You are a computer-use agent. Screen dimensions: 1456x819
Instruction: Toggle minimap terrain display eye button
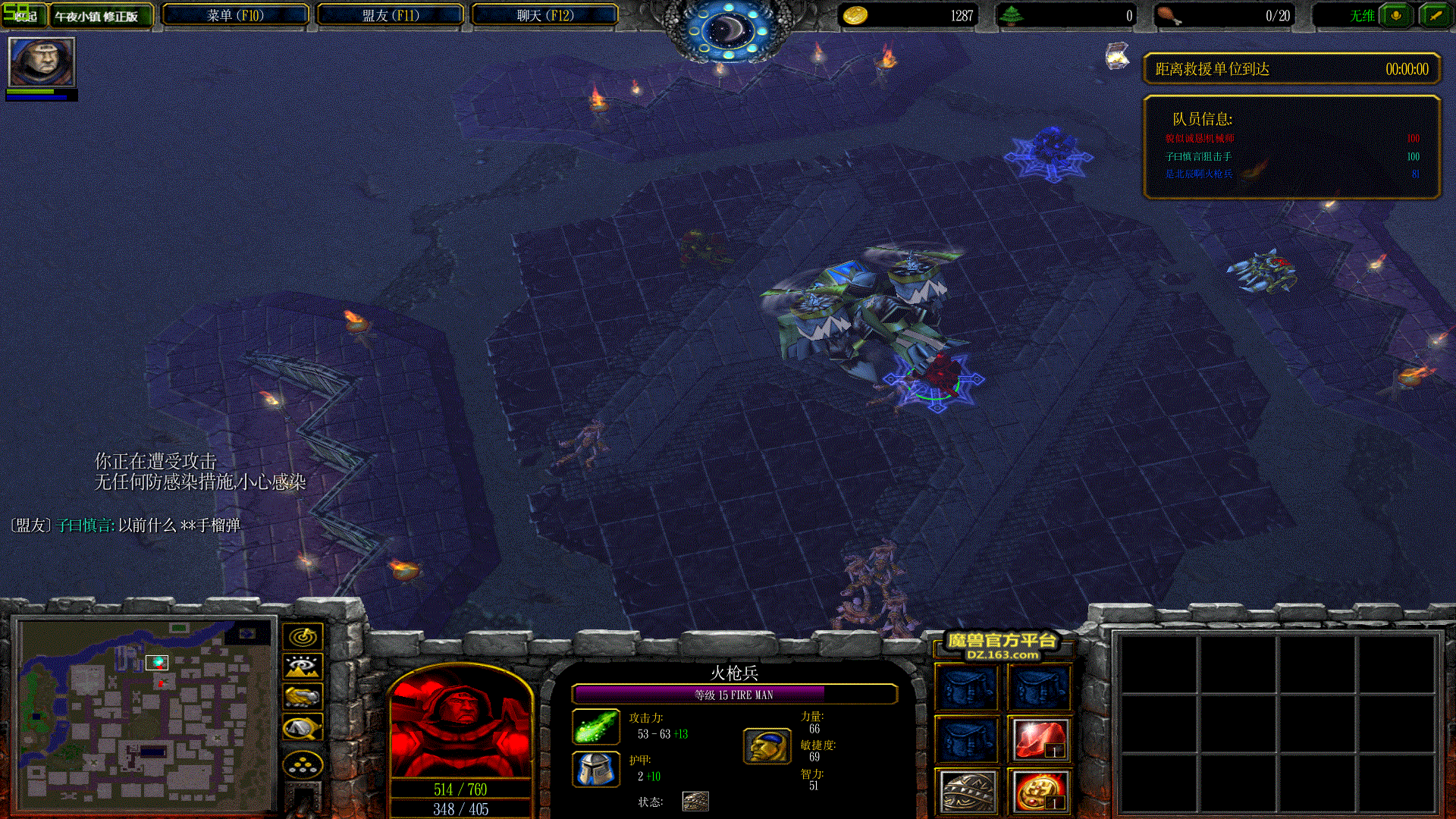(303, 667)
